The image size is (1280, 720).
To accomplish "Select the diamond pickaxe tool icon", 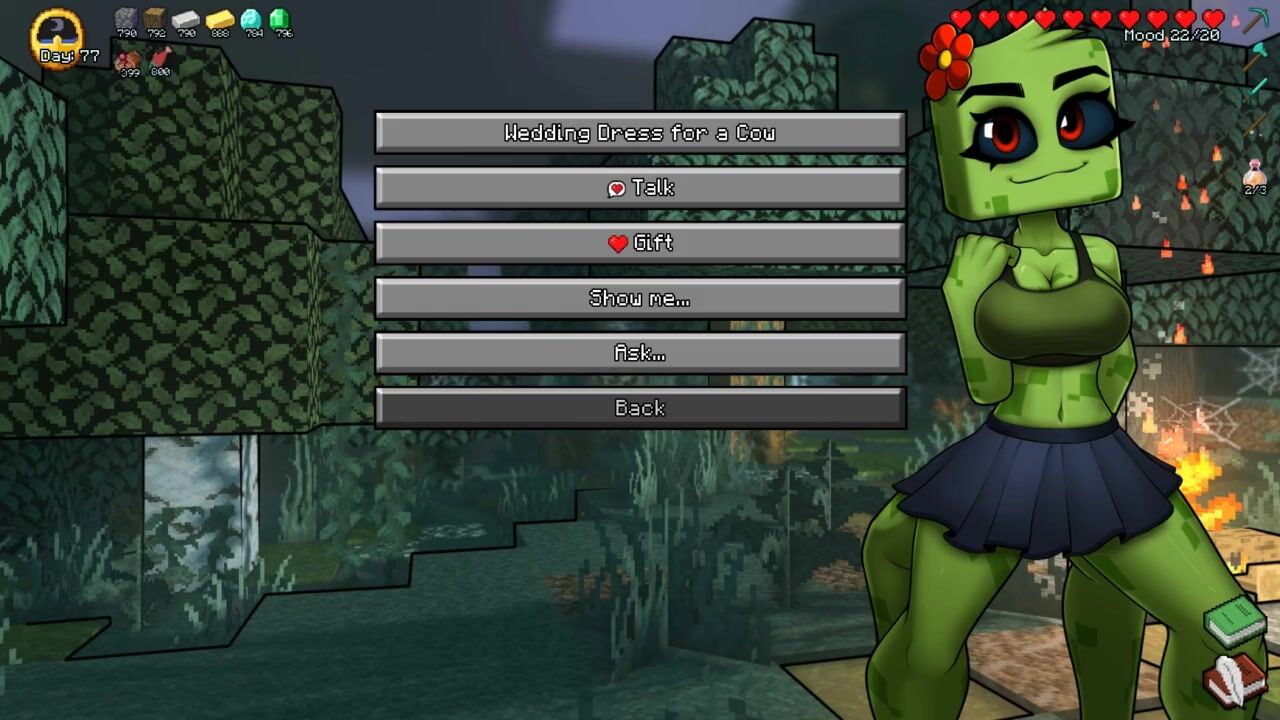I will click(1256, 20).
